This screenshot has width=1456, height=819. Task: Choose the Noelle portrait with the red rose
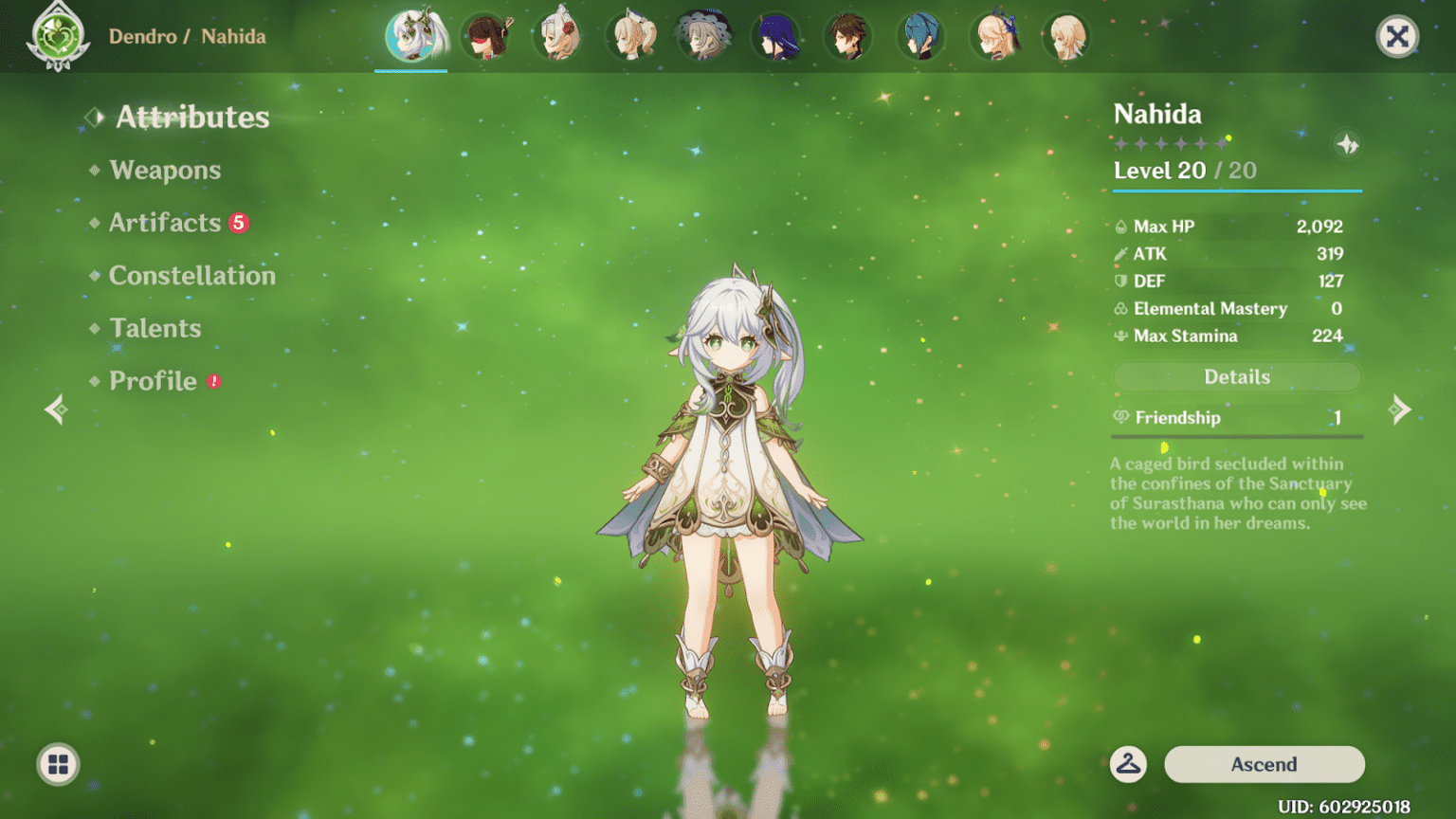[559, 37]
